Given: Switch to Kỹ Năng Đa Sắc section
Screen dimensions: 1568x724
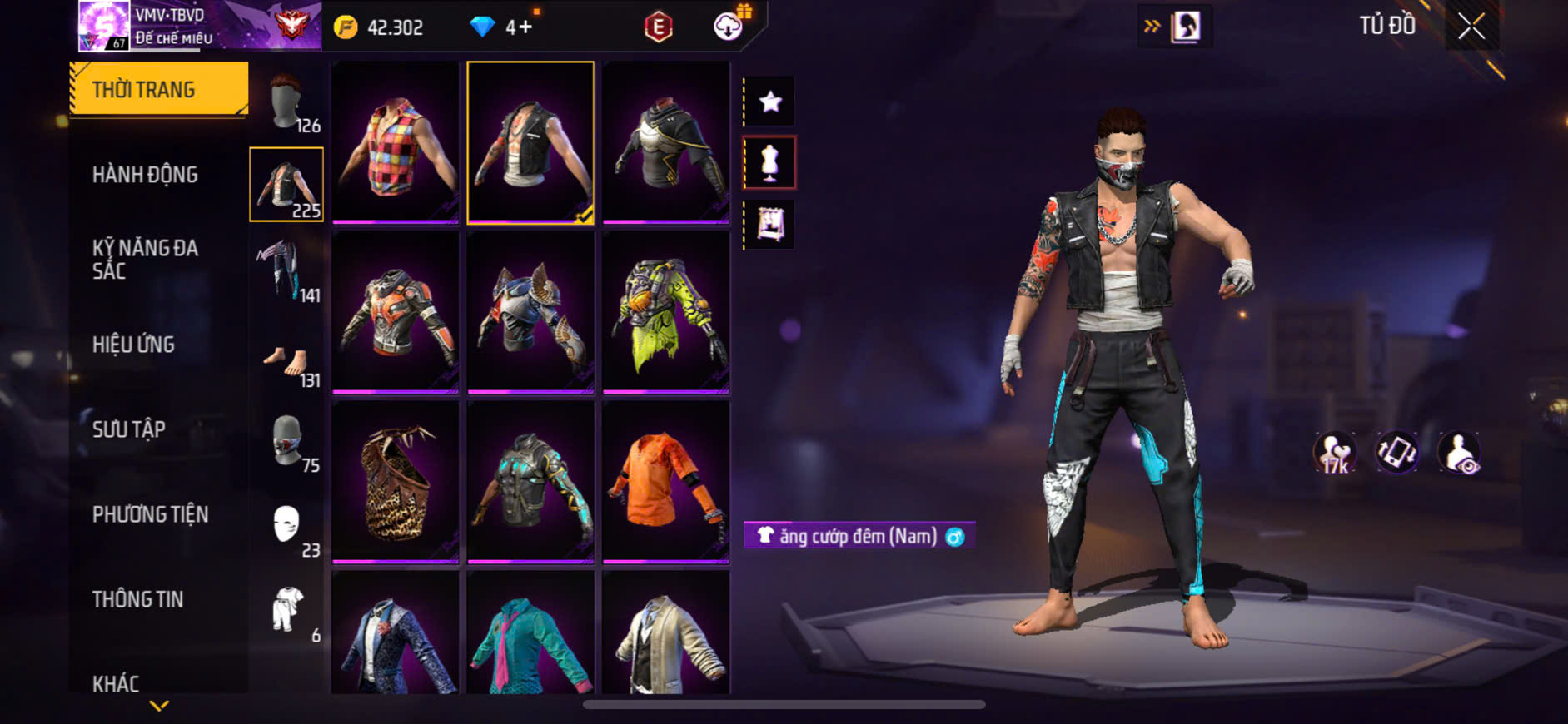Looking at the screenshot, I should point(145,259).
